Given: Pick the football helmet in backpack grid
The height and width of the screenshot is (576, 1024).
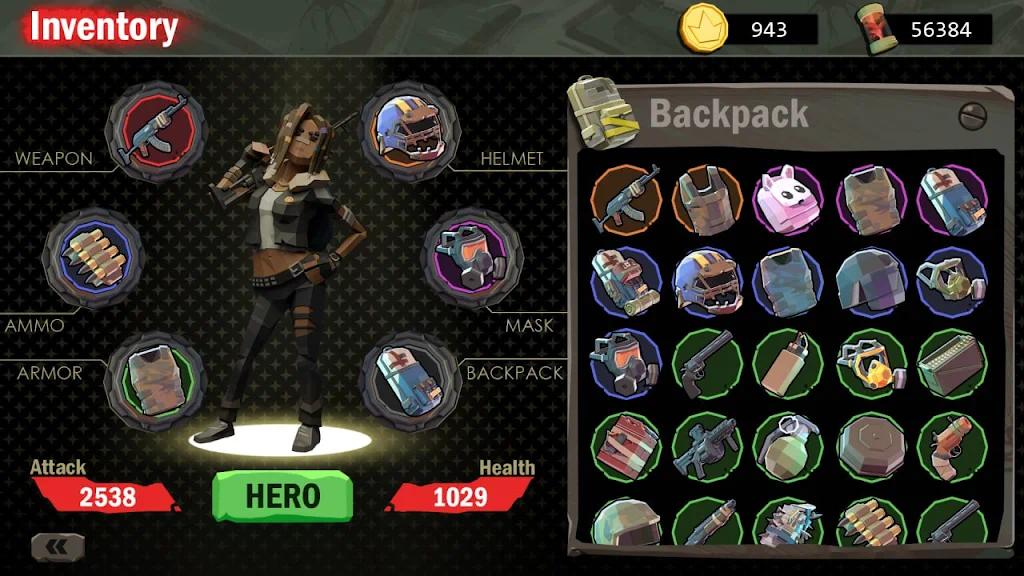Looking at the screenshot, I should 706,282.
